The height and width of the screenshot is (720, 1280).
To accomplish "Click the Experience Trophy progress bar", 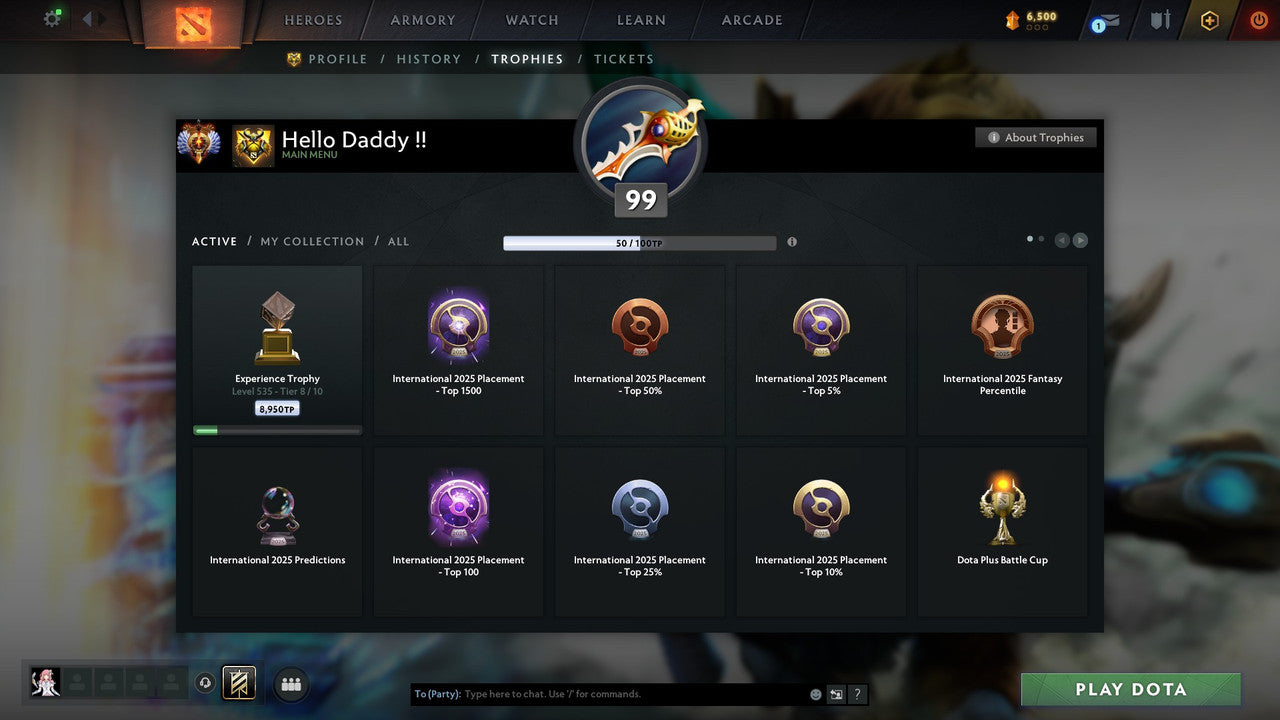I will click(x=277, y=430).
